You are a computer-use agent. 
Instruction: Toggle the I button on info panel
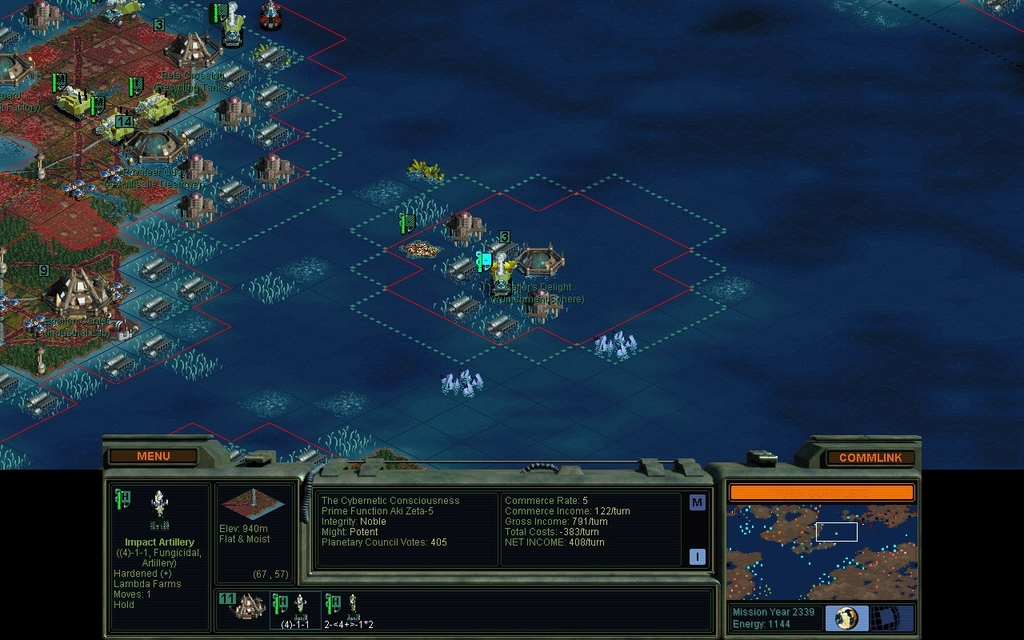click(x=697, y=557)
